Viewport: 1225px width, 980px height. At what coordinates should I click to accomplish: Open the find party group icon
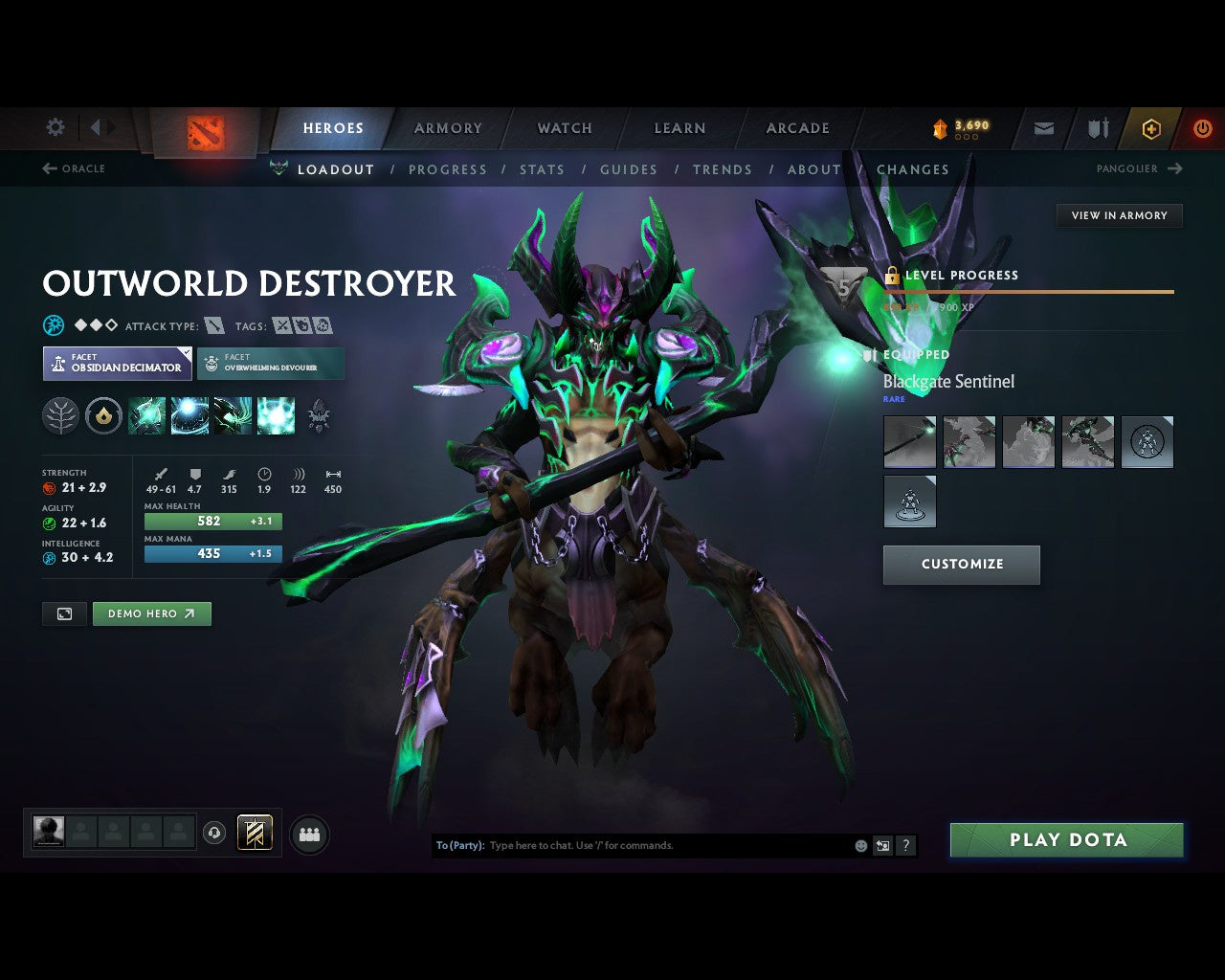coord(309,834)
